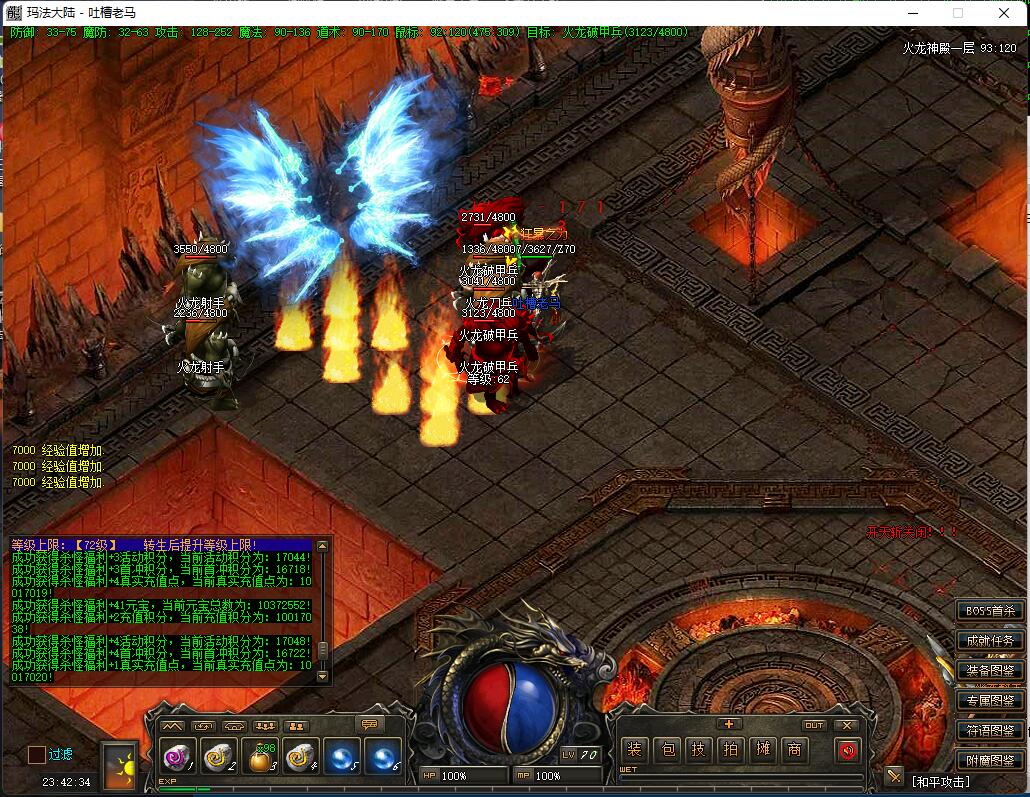Image resolution: width=1030 pixels, height=797 pixels.
Task: Open the 成就任务 achievements list
Action: (989, 640)
